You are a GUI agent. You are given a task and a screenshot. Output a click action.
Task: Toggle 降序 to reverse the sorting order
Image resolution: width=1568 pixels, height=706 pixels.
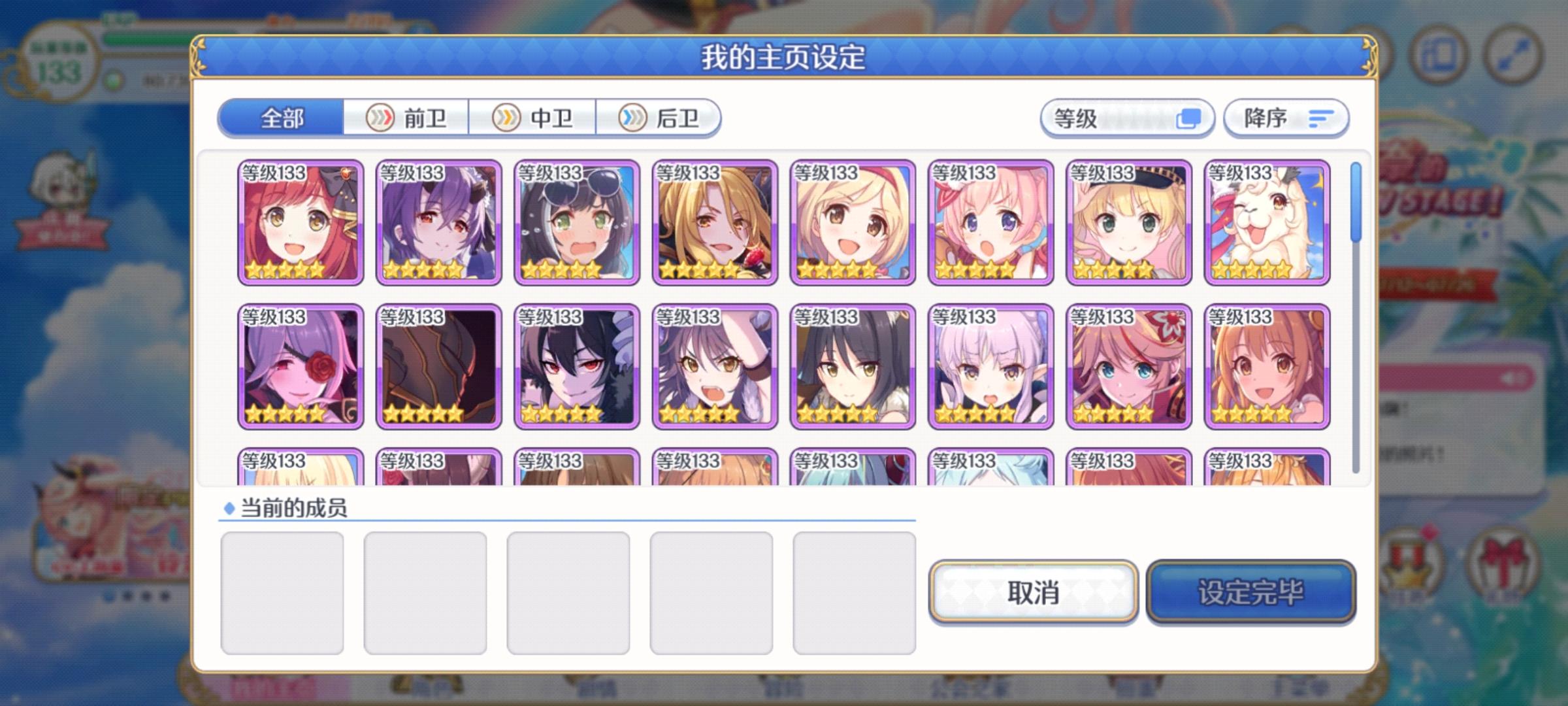click(1284, 118)
